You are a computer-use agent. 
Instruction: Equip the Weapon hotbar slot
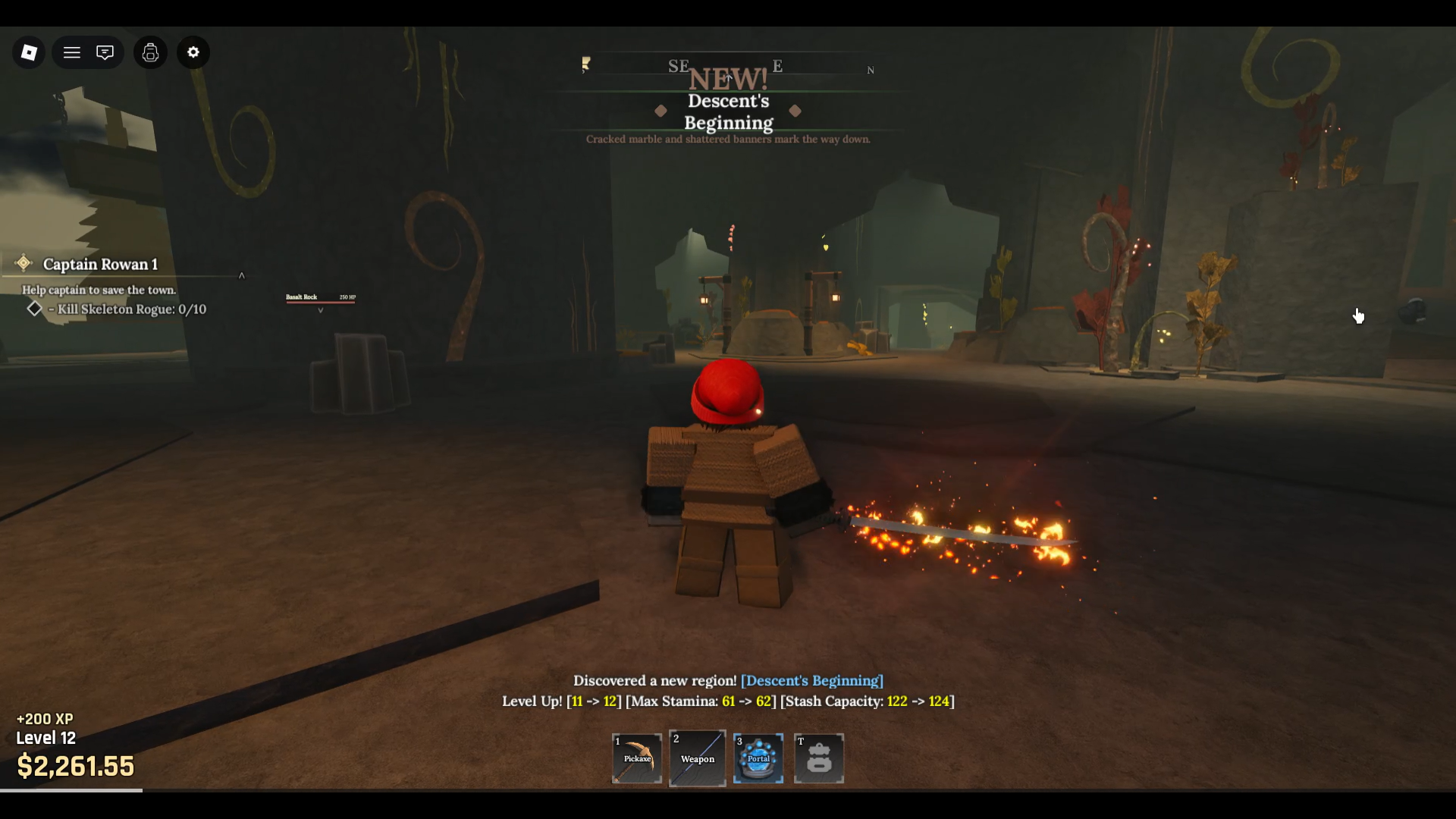[x=697, y=758]
